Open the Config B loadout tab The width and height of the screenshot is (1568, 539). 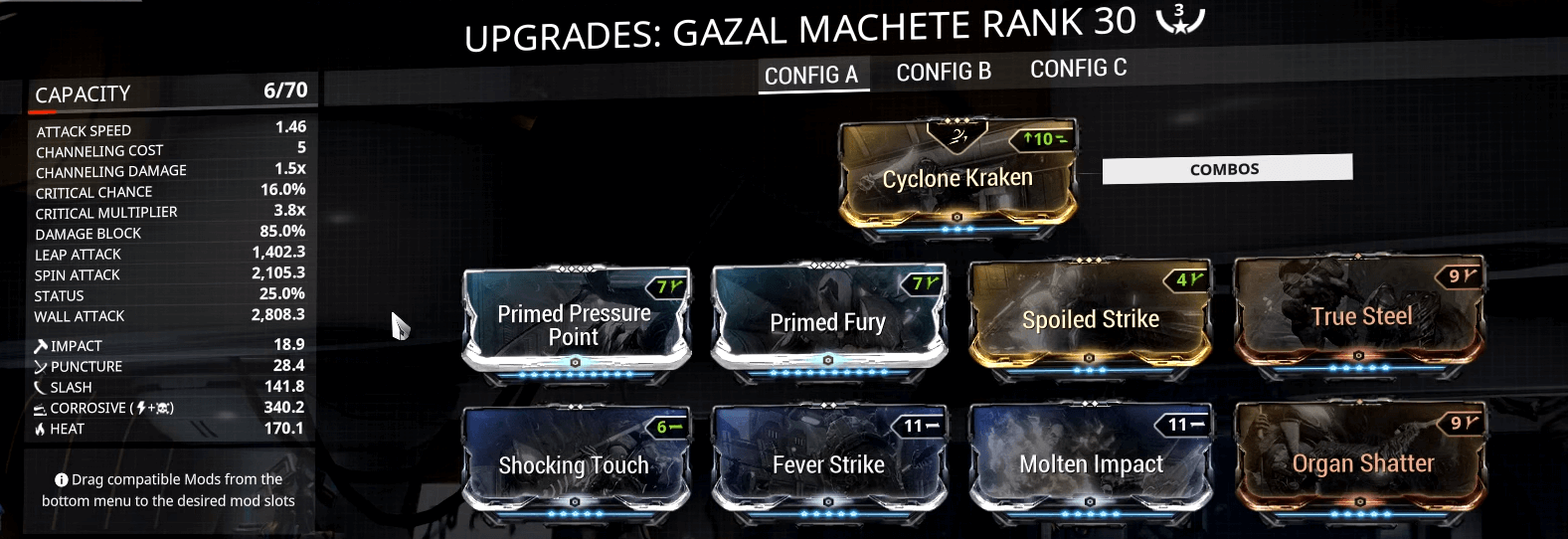[944, 73]
